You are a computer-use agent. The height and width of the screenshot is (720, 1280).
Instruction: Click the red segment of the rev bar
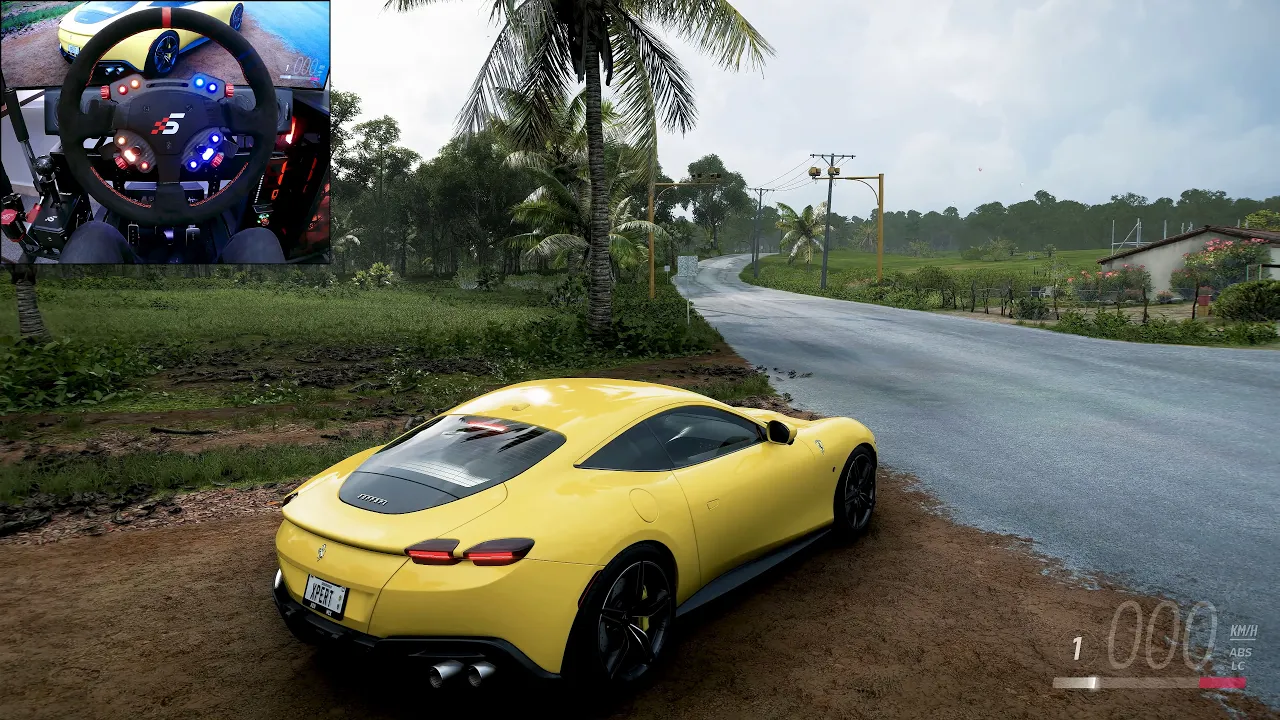click(1222, 682)
